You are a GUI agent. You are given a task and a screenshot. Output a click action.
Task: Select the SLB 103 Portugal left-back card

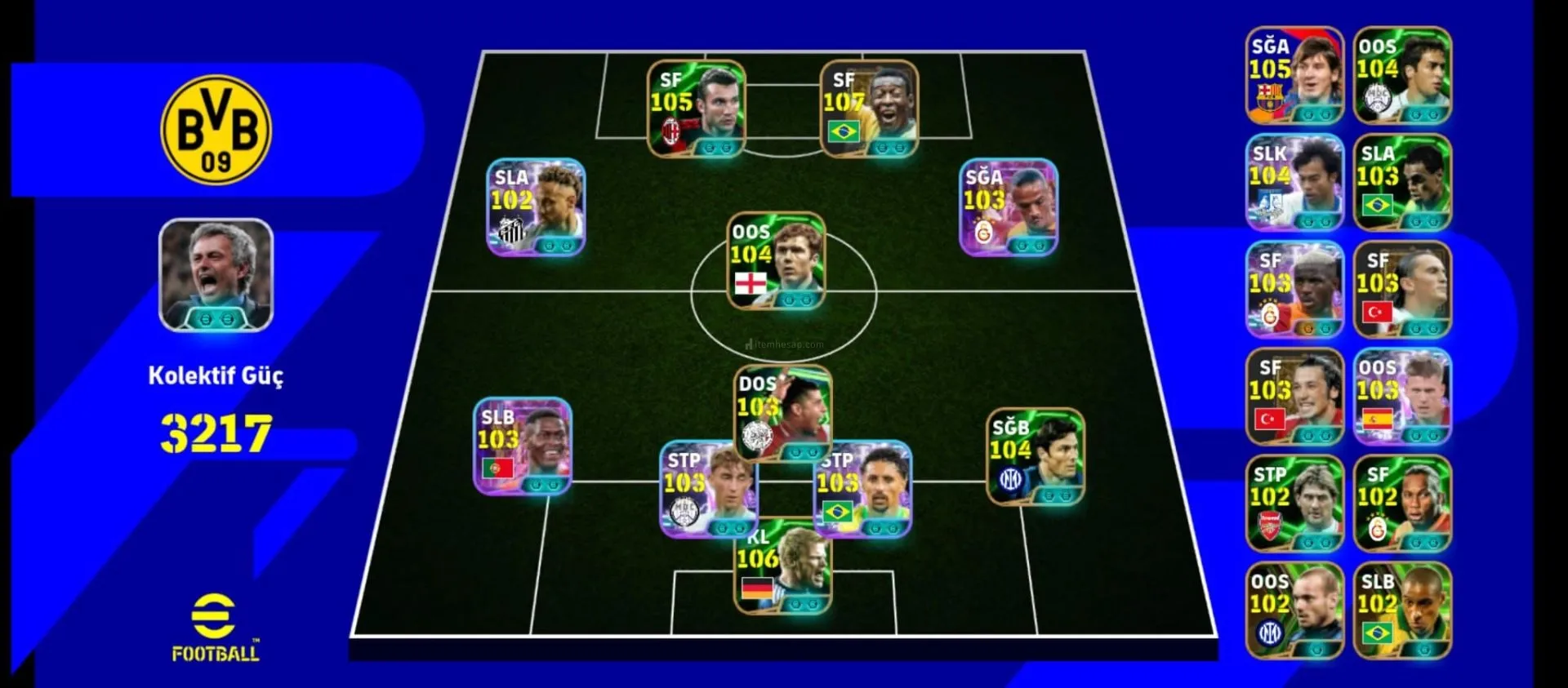tap(523, 446)
